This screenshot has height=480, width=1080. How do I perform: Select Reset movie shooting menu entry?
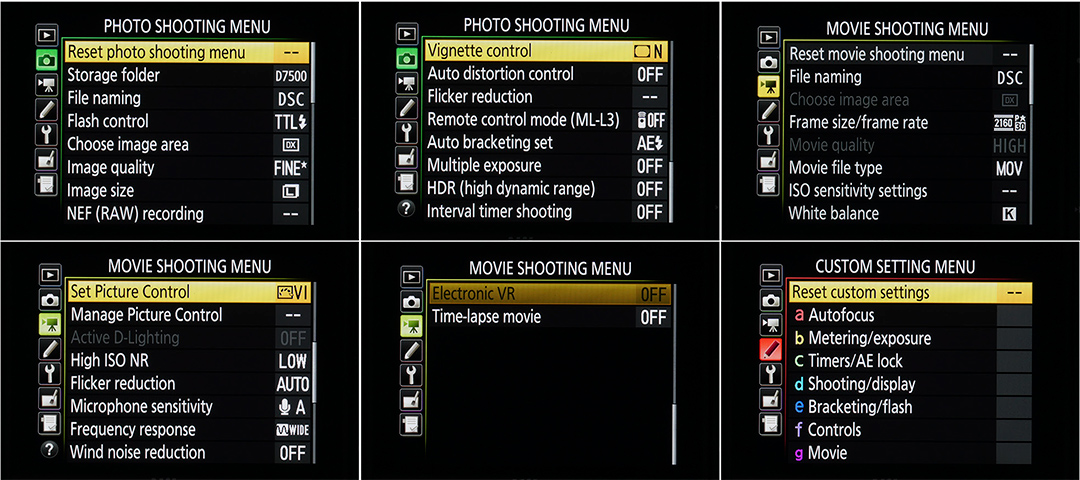point(877,54)
